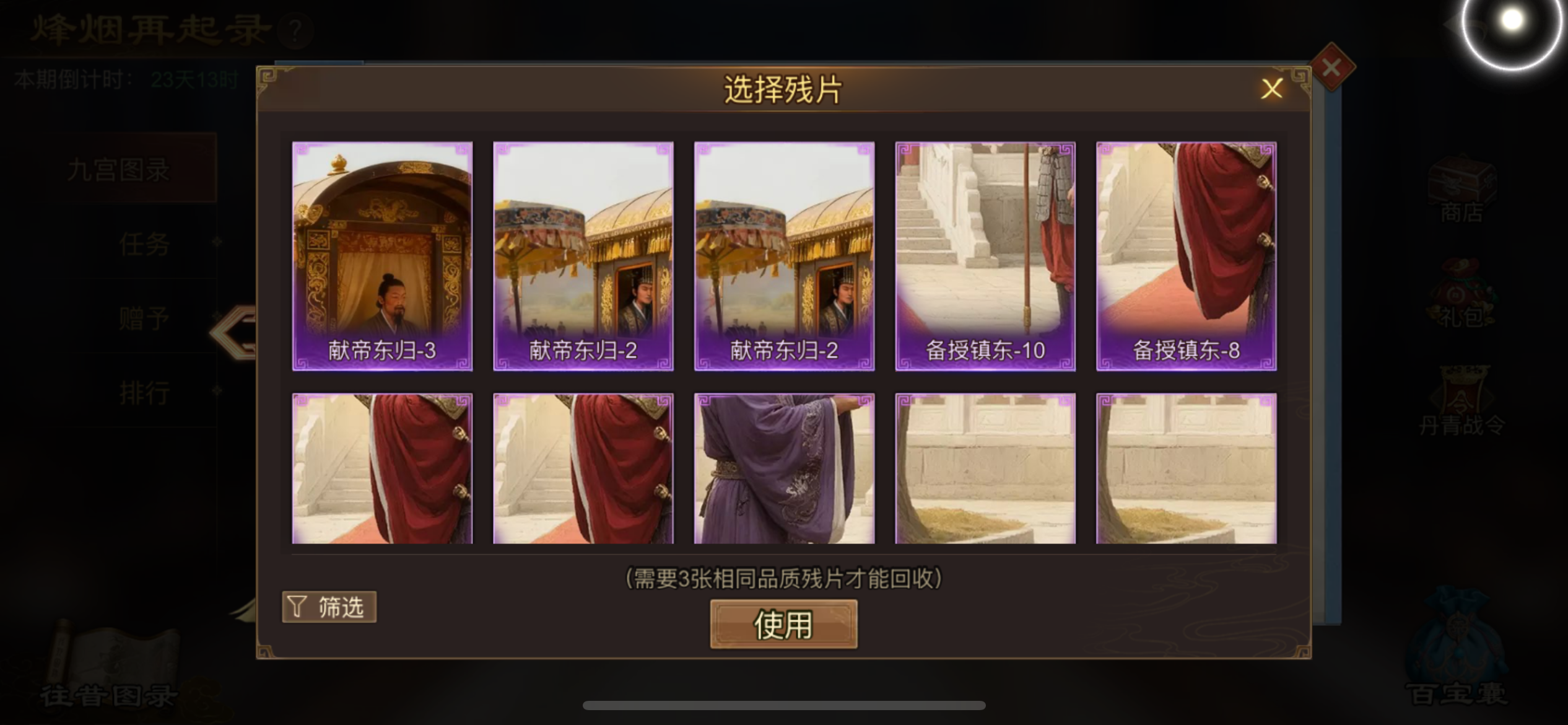Screen dimensions: 1568x725
Task: Select the 献帝东归-3 fragment card
Action: 381,257
